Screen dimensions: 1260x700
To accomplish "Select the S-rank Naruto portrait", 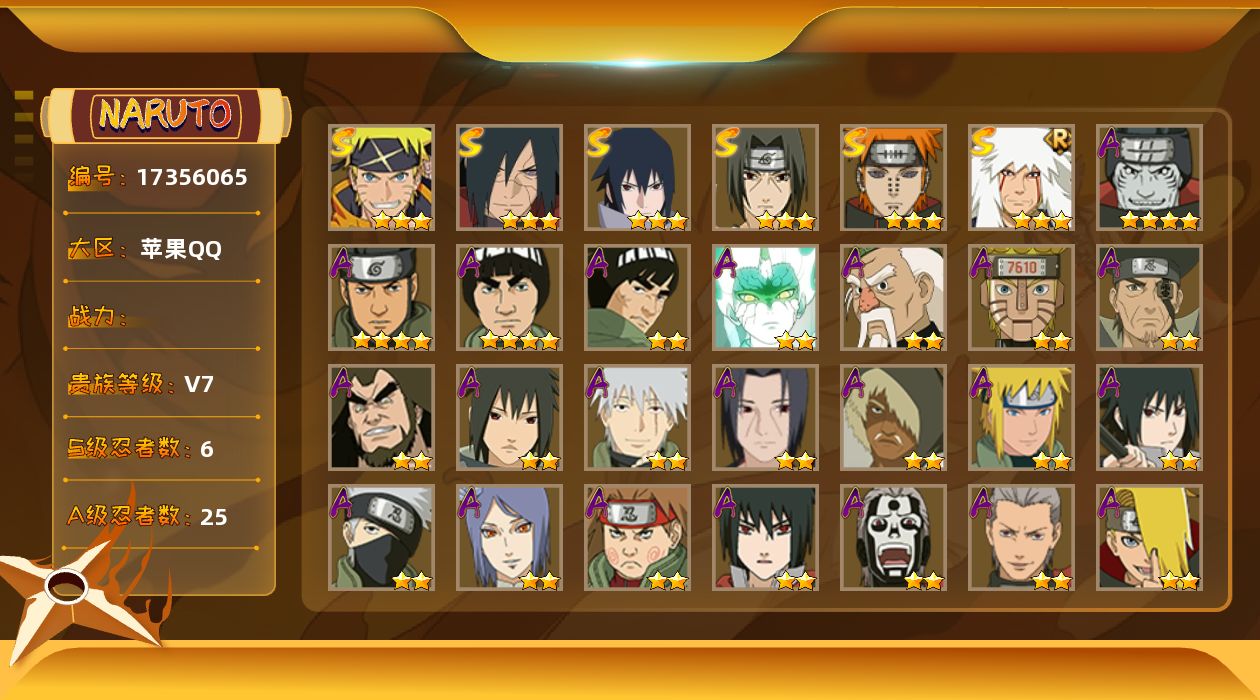I will pos(381,177).
